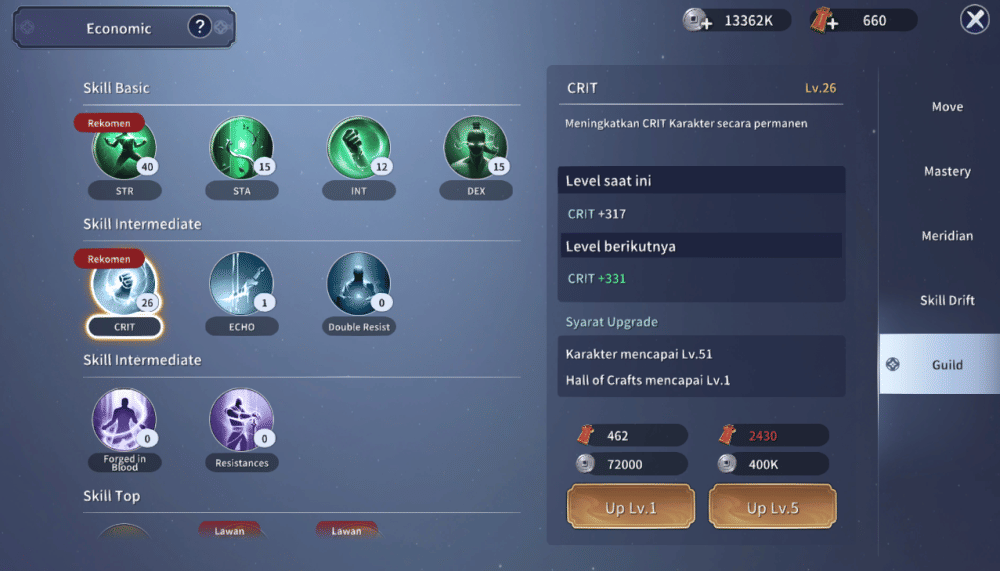Screen dimensions: 1000x571
Task: Select the Resistances skill icon
Action: (241, 420)
